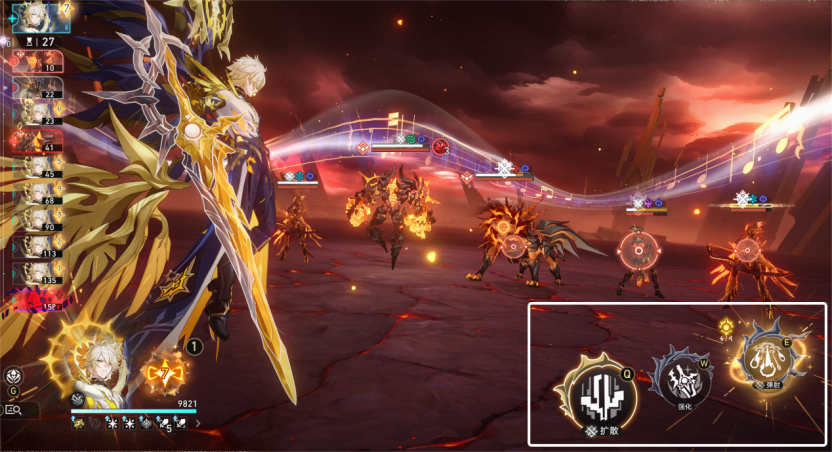
Task: Select the active character portrait in turn order
Action: (x=41, y=17)
